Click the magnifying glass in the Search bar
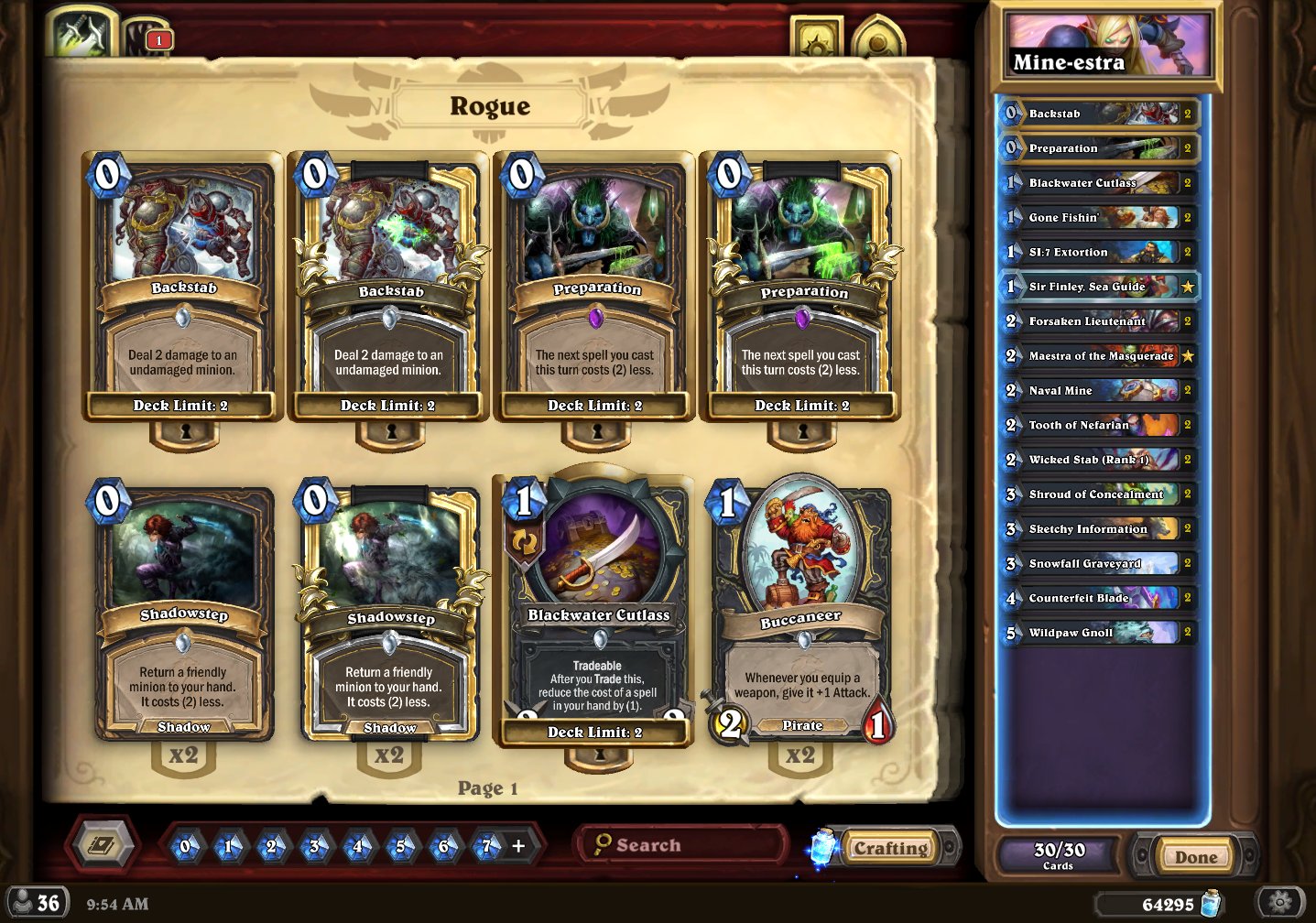 [x=604, y=843]
